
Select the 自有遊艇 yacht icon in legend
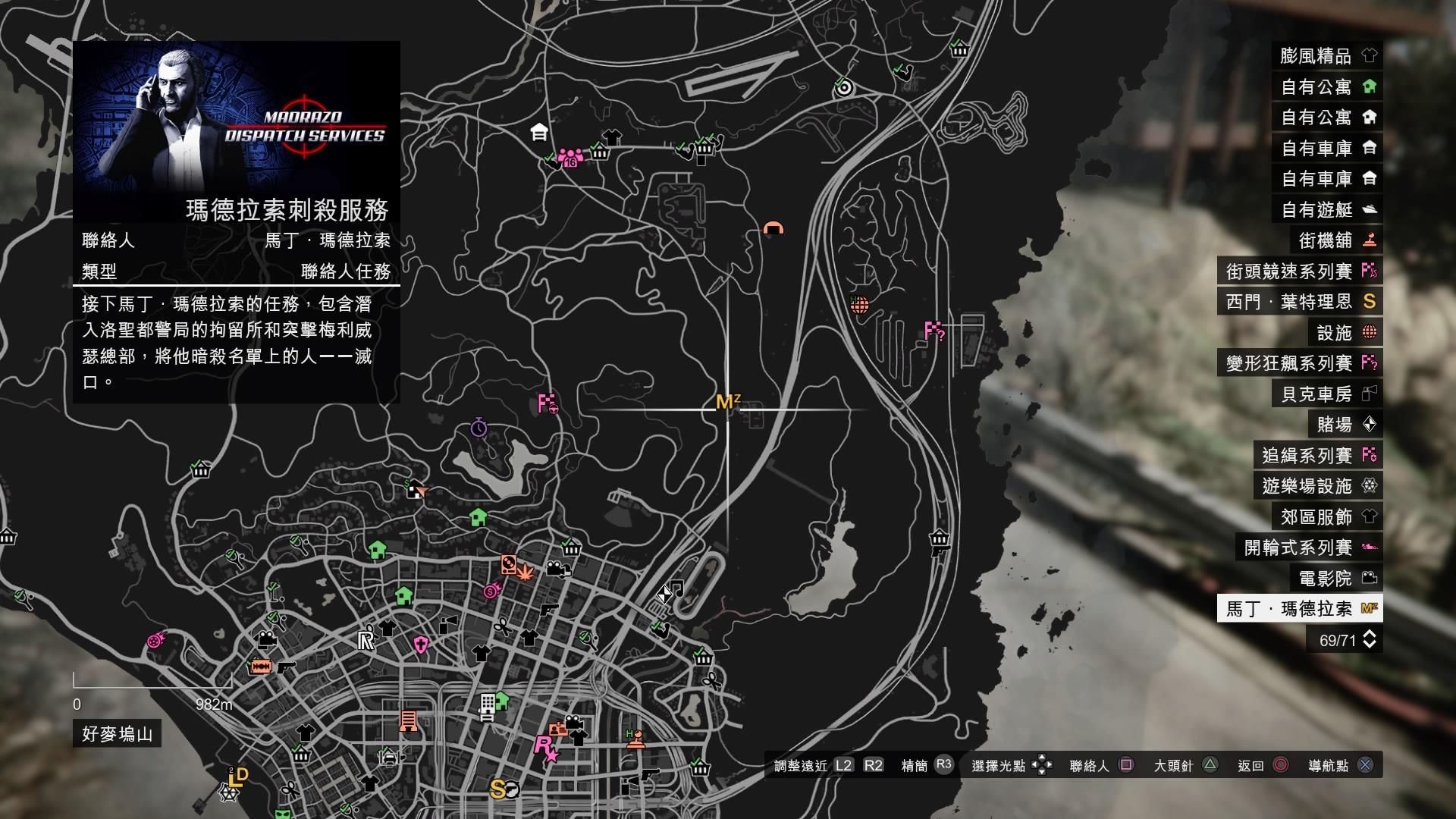[1370, 209]
